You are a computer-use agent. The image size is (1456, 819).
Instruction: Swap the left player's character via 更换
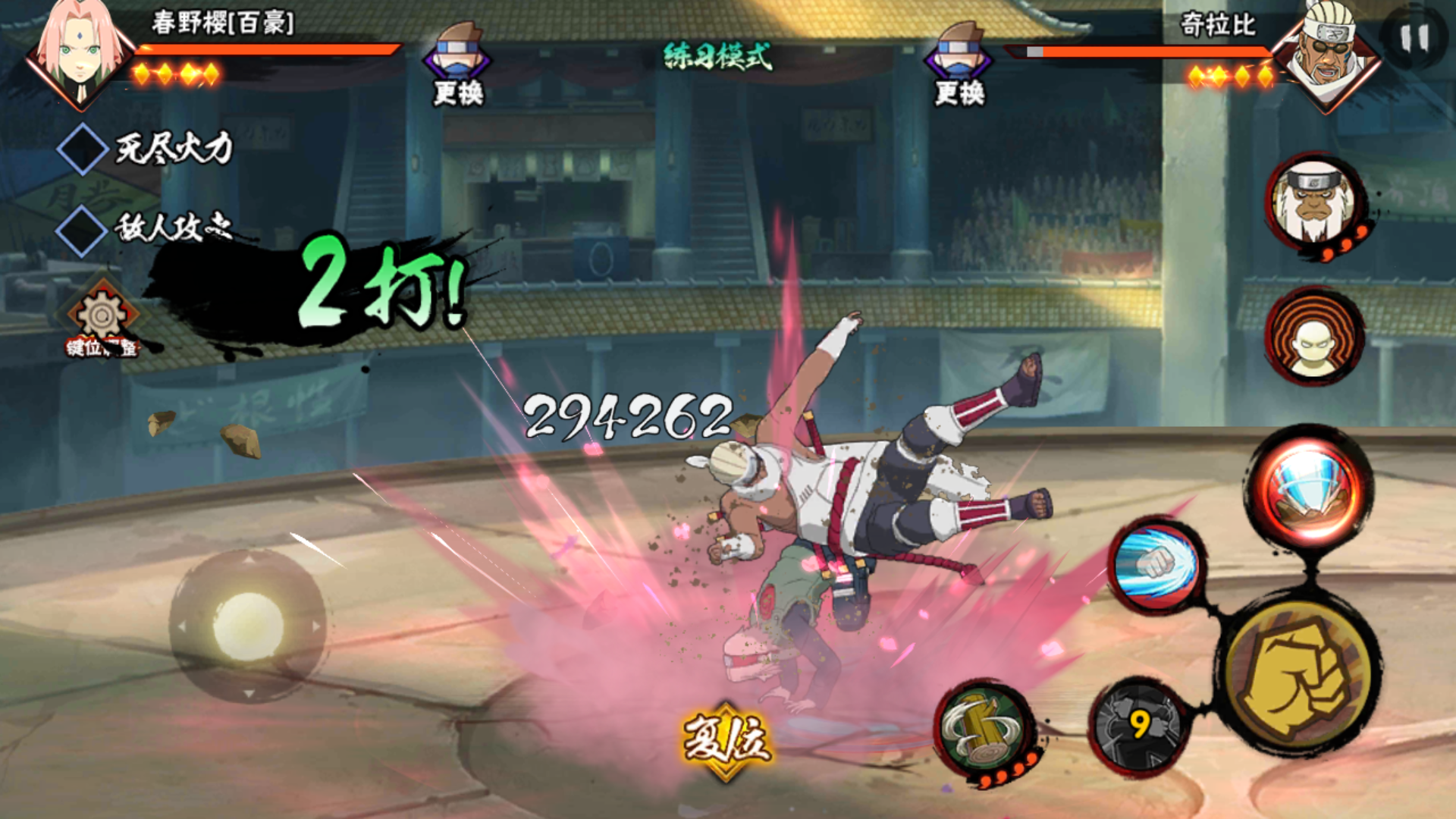click(x=457, y=64)
